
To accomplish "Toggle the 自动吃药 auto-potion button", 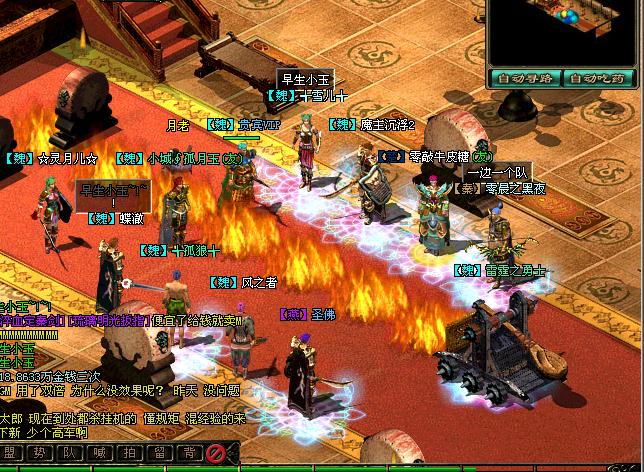I will pyautogui.click(x=598, y=78).
